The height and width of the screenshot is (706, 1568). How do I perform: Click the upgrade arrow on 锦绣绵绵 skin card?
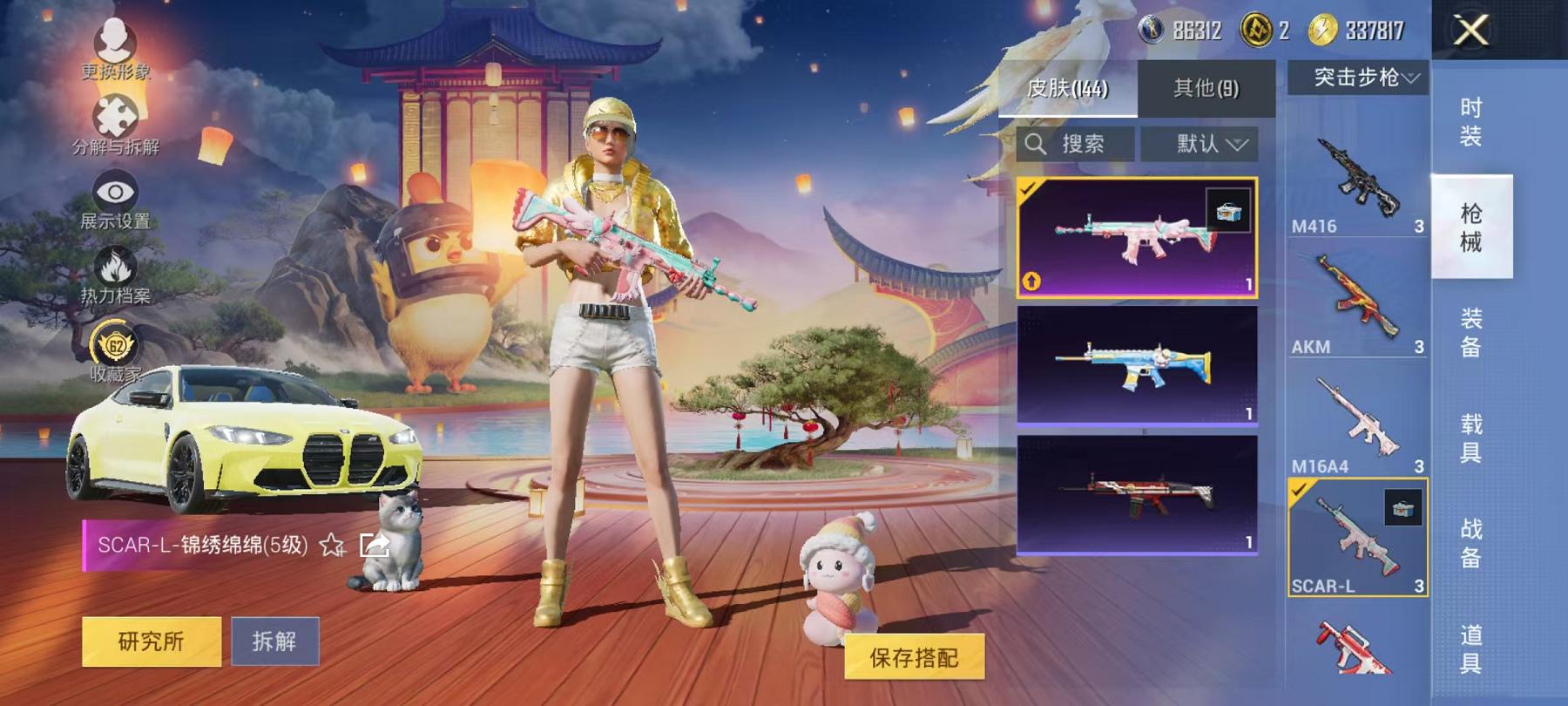tap(1030, 282)
